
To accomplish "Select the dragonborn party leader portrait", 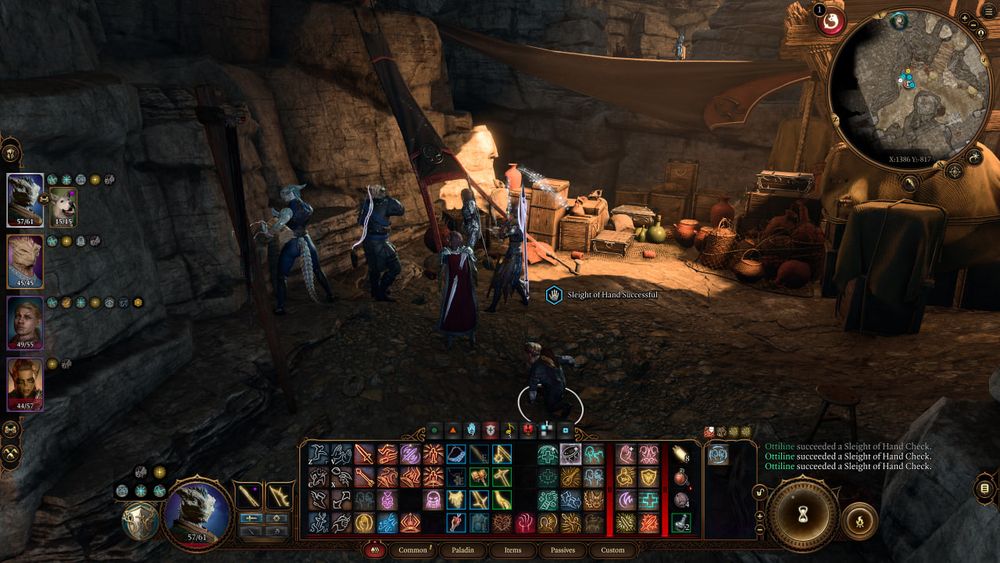I will pyautogui.click(x=25, y=200).
